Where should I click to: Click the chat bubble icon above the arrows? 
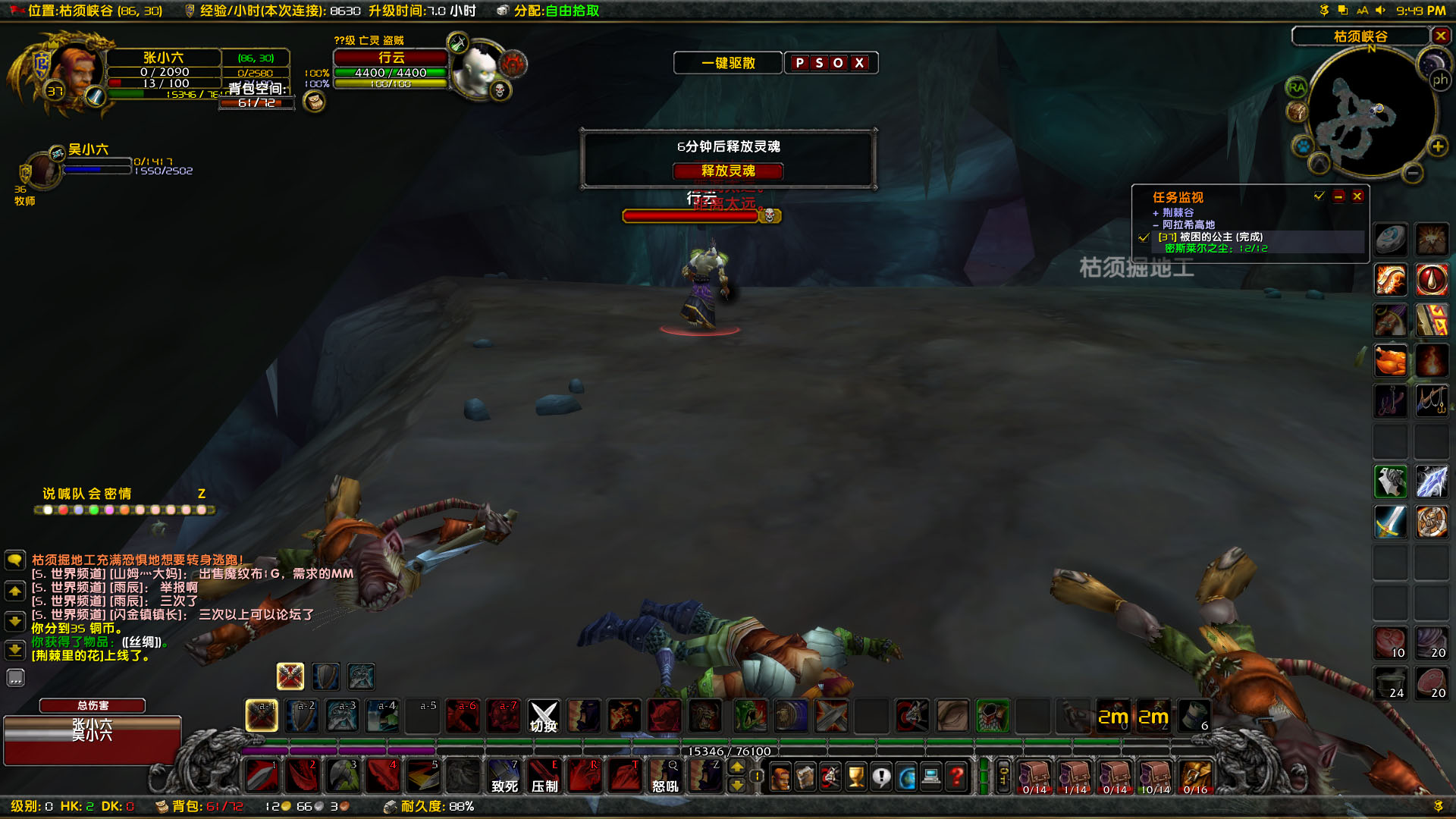tap(14, 560)
